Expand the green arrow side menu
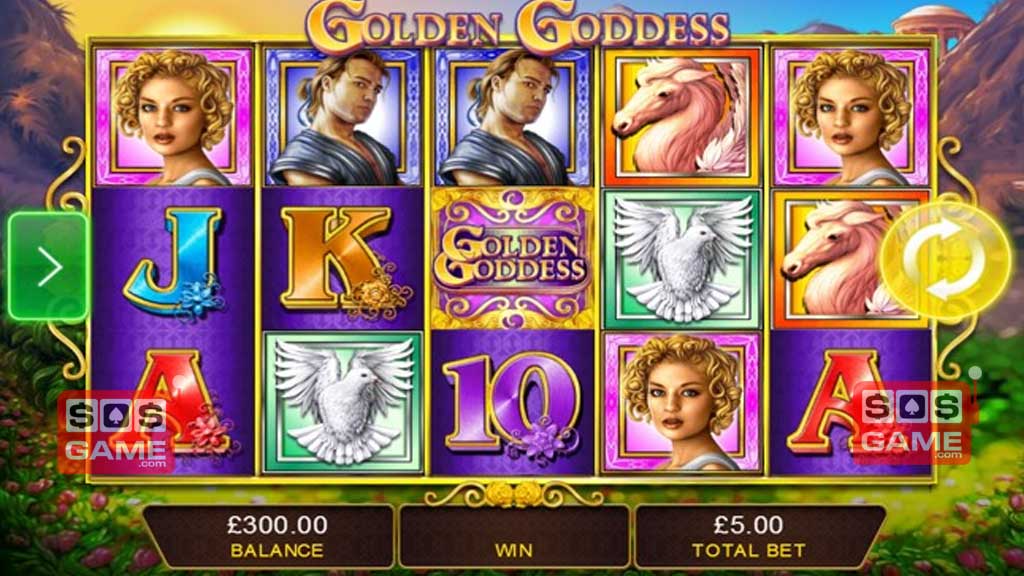Viewport: 1024px width, 576px height. (x=49, y=266)
